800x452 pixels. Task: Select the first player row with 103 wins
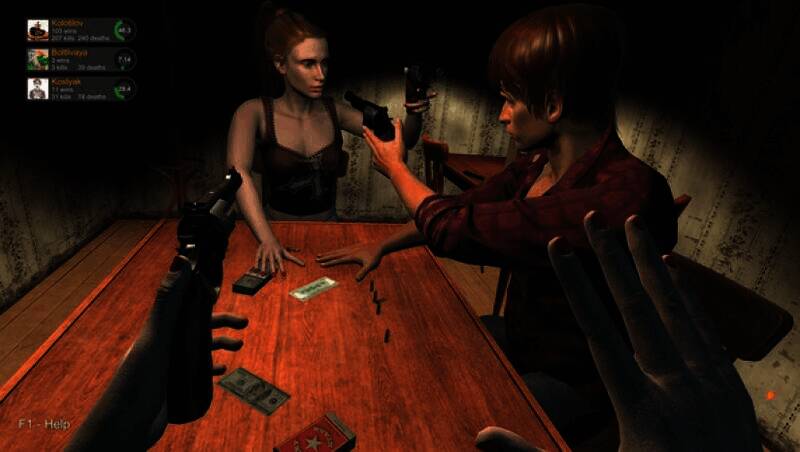(80, 29)
